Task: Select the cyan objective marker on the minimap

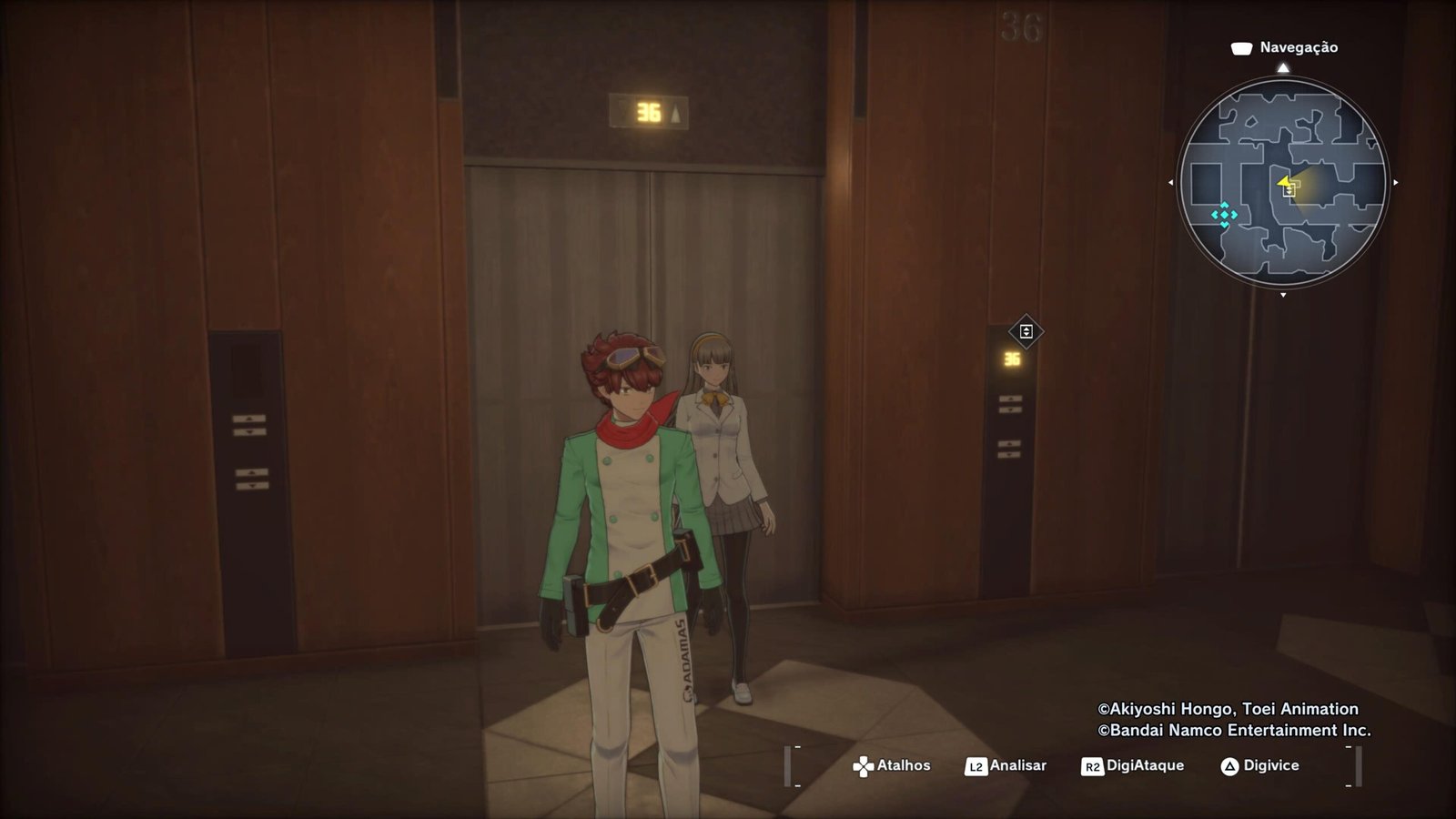Action: [1224, 215]
